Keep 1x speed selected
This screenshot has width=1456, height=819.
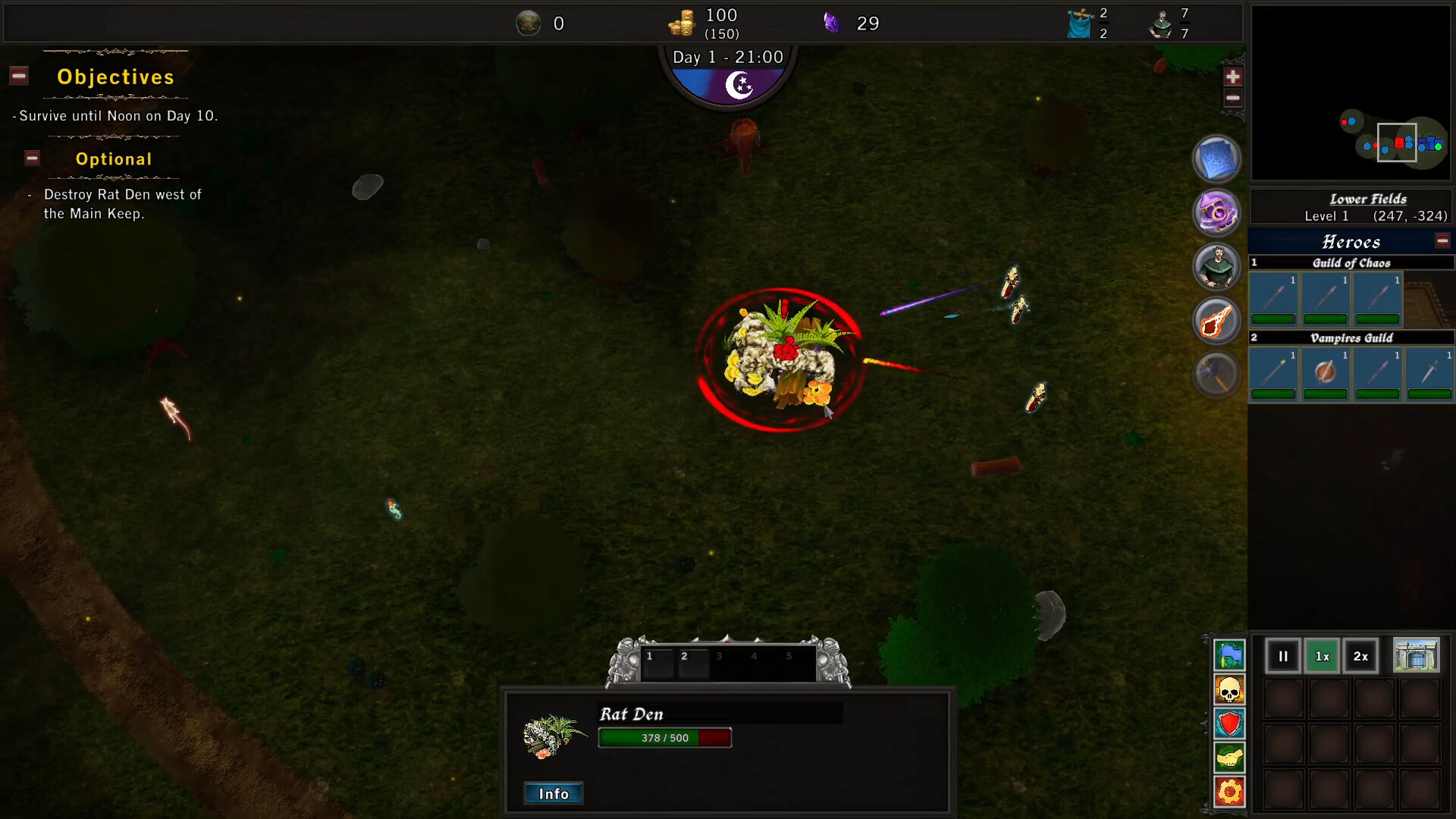coord(1322,656)
